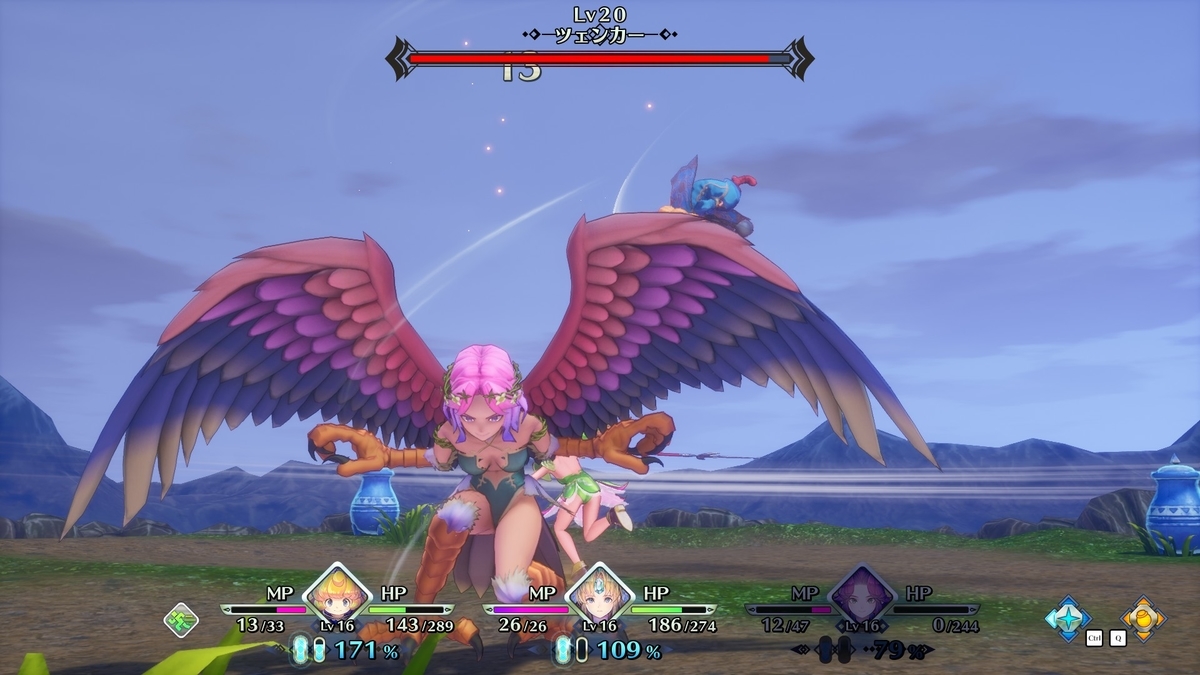Switch to the blonde character with the blue tiara

(x=600, y=596)
